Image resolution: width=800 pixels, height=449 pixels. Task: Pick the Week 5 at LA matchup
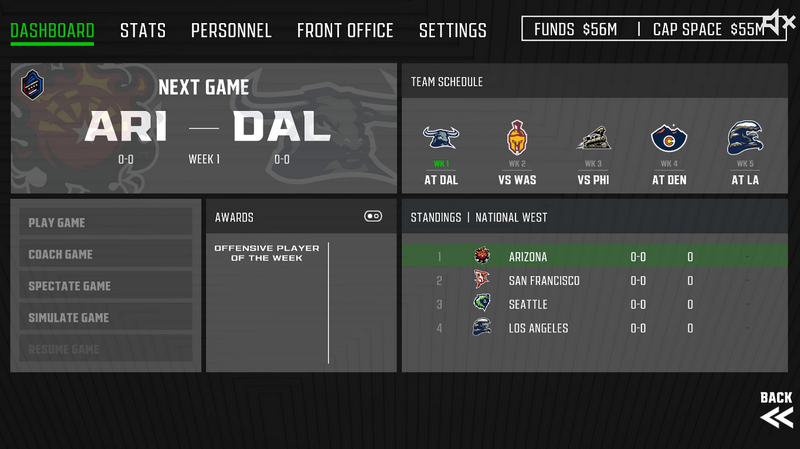pos(745,157)
